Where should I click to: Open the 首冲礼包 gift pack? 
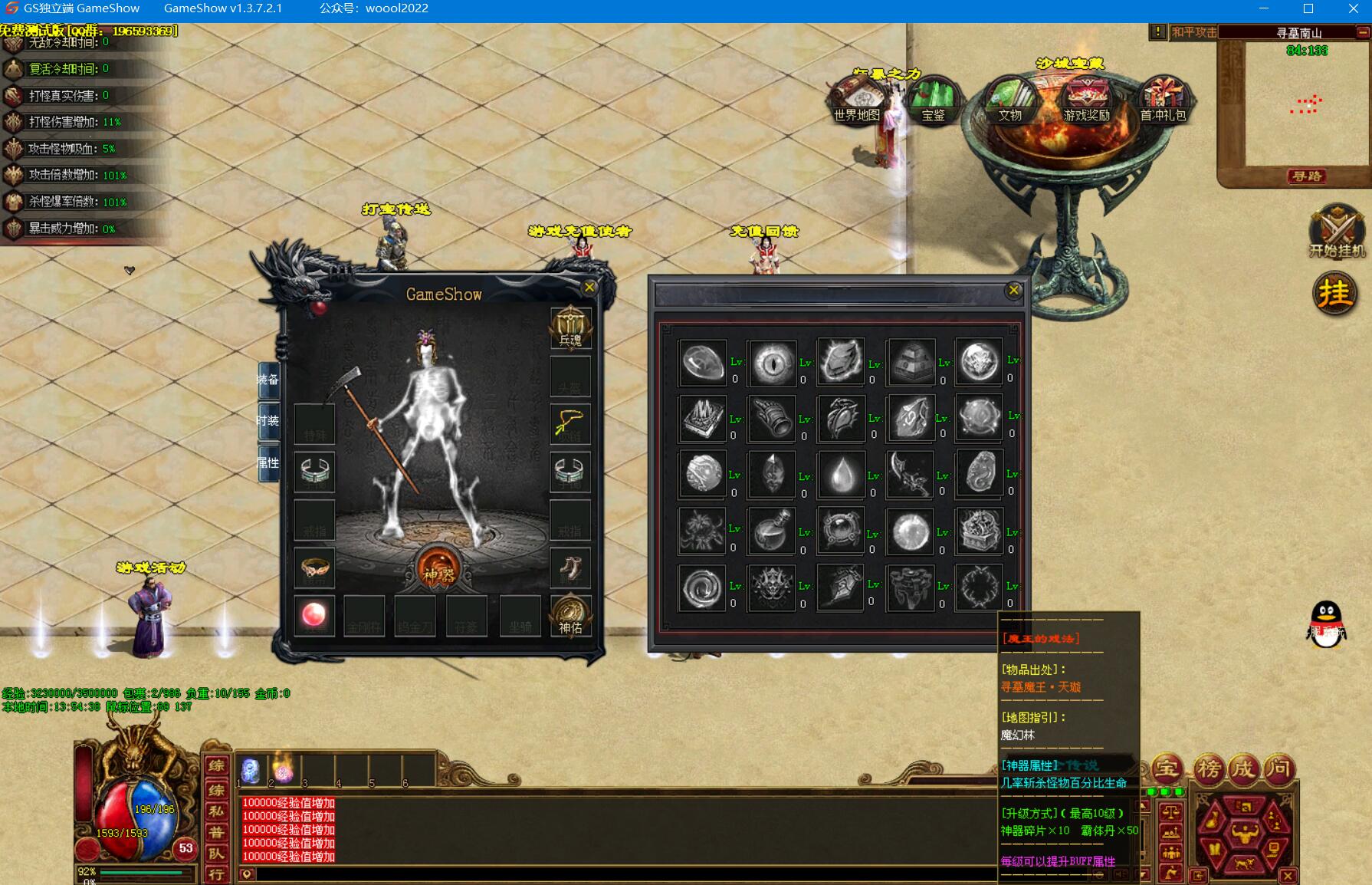pos(1163,100)
